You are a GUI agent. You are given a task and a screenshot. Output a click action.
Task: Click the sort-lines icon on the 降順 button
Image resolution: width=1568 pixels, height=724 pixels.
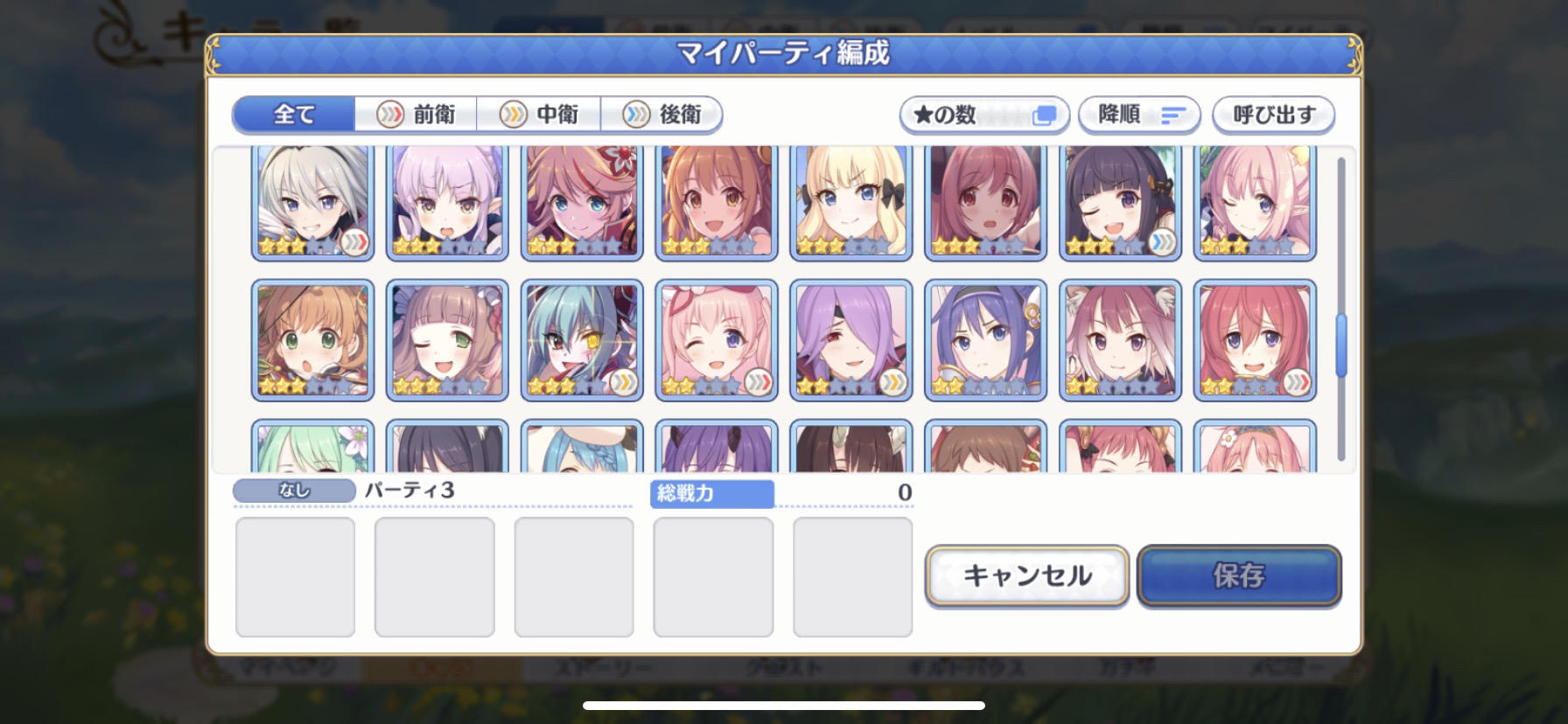1174,115
